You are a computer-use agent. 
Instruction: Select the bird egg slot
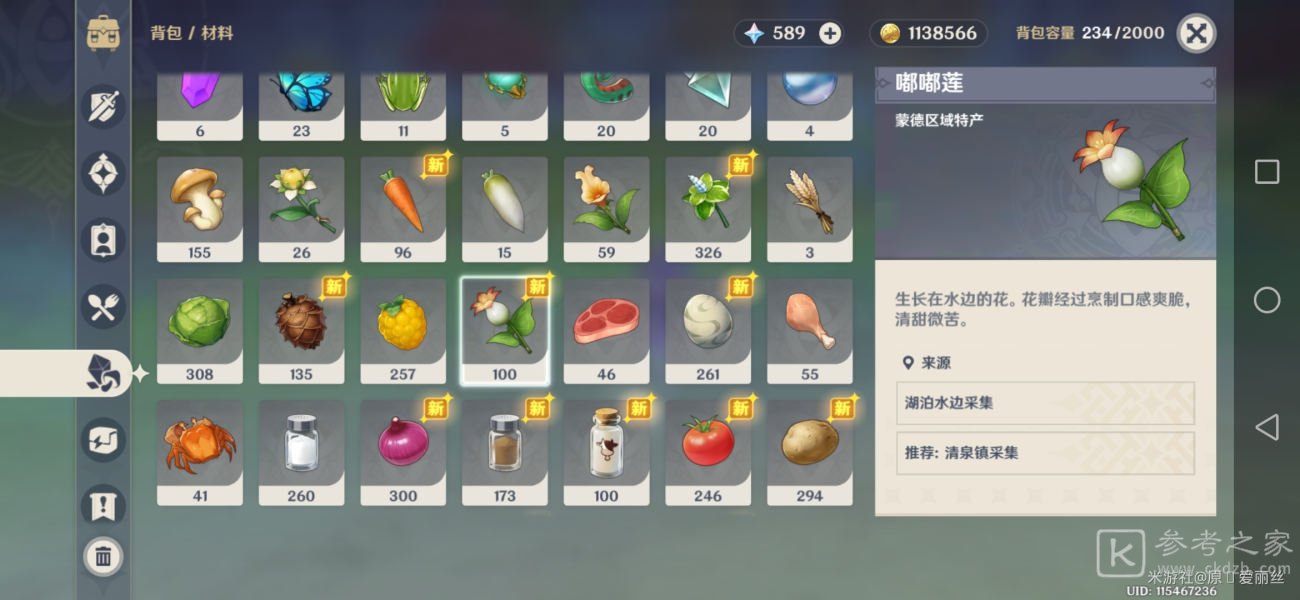[708, 330]
